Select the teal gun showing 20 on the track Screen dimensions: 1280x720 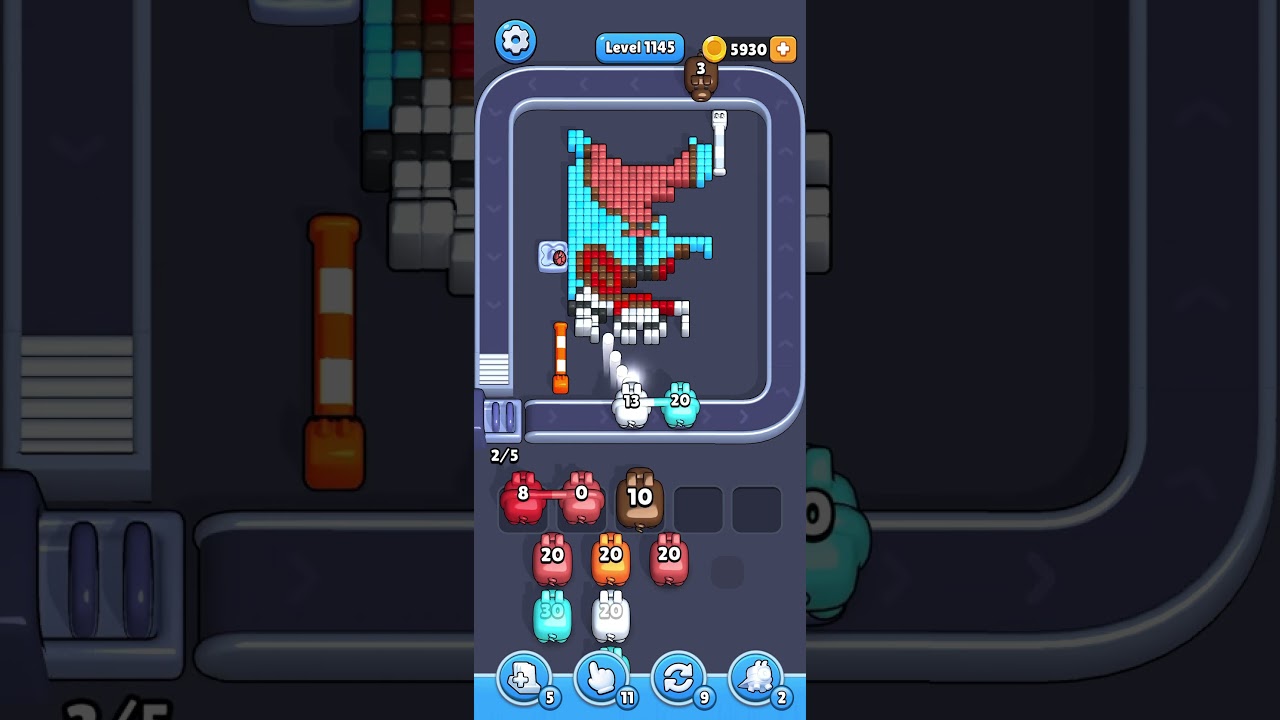pos(681,404)
